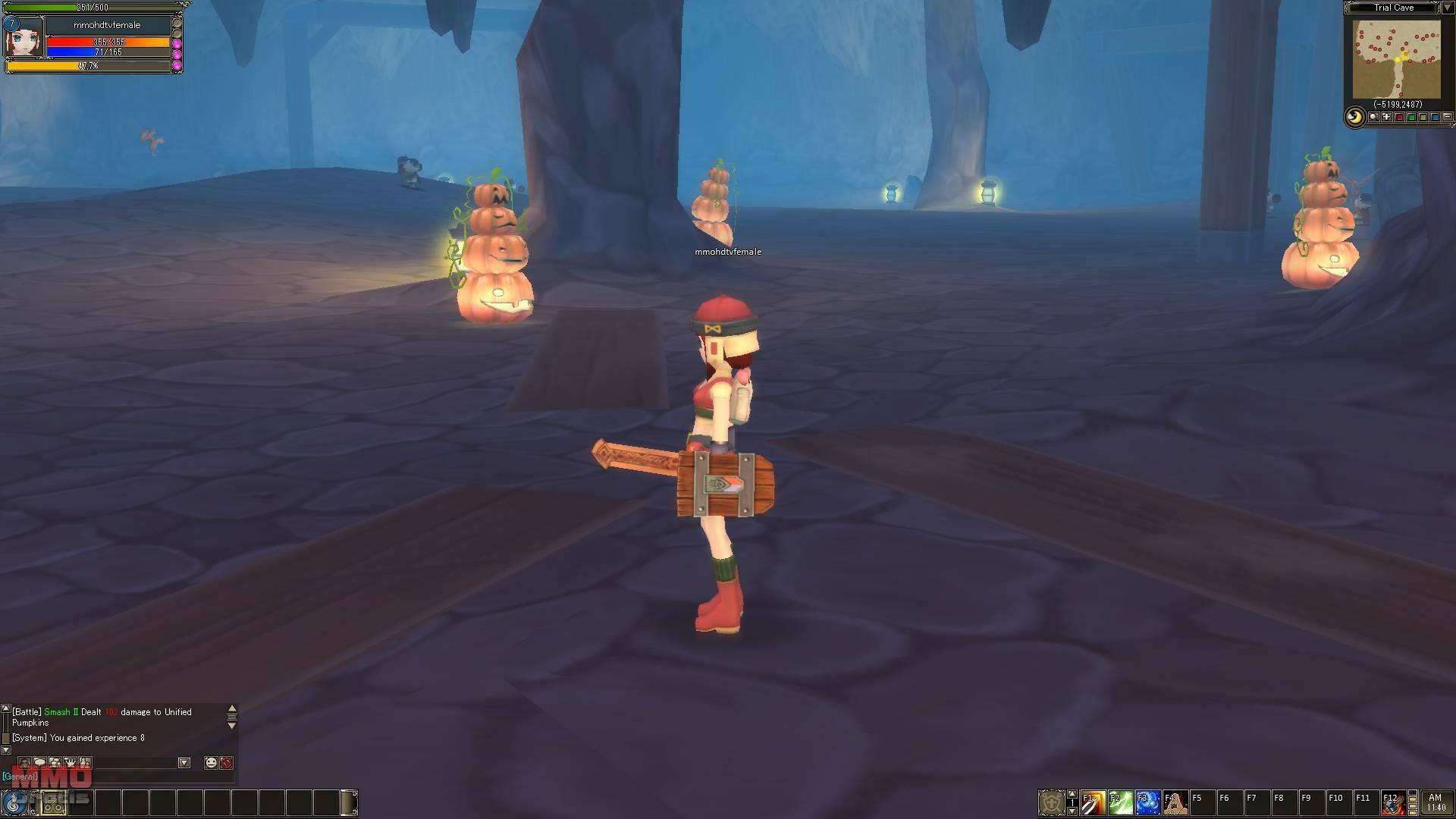
Task: Click the Trial Cave minimap
Action: 1396,59
